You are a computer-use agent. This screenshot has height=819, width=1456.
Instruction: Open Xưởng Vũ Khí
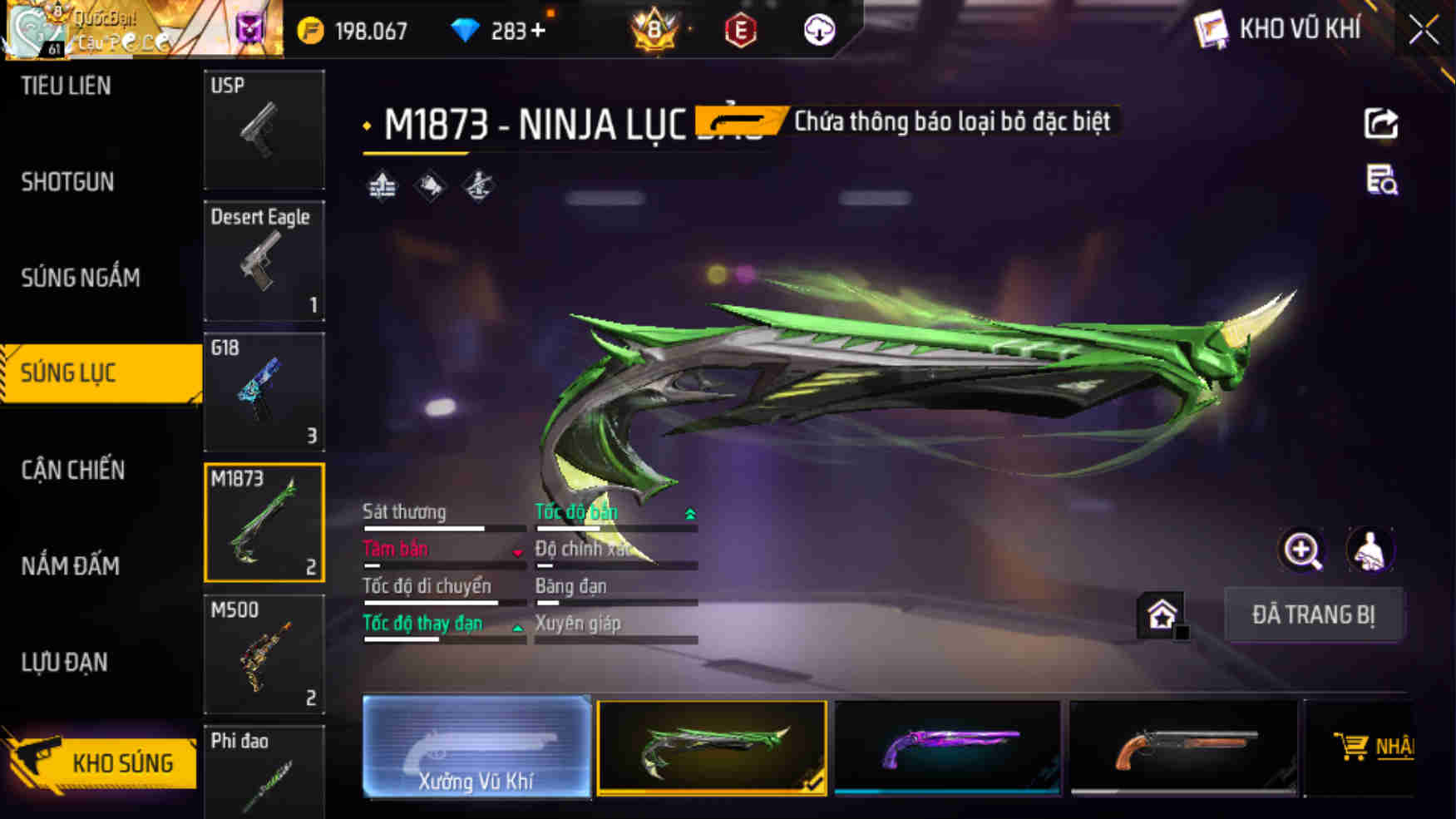476,748
